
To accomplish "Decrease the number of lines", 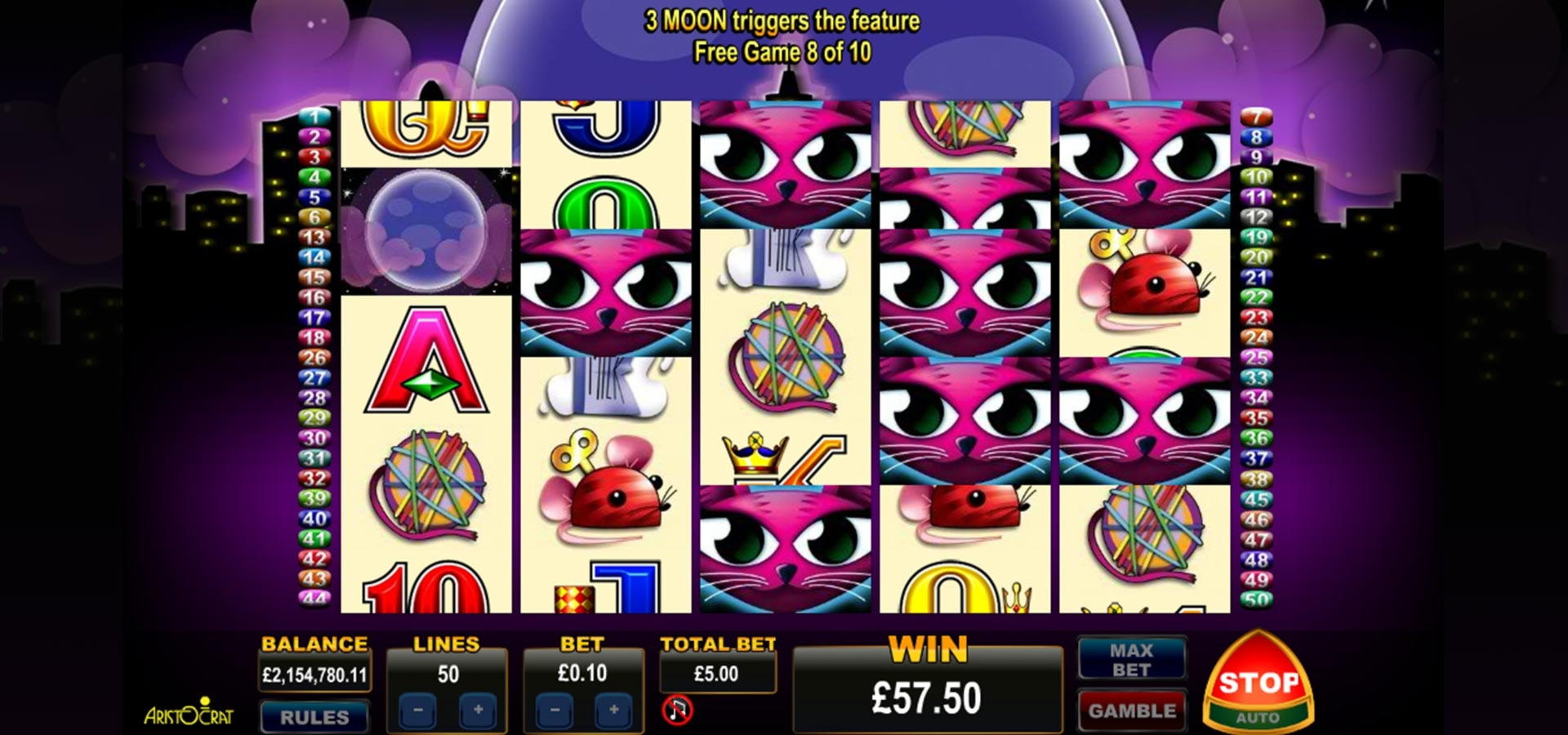I will (x=418, y=710).
